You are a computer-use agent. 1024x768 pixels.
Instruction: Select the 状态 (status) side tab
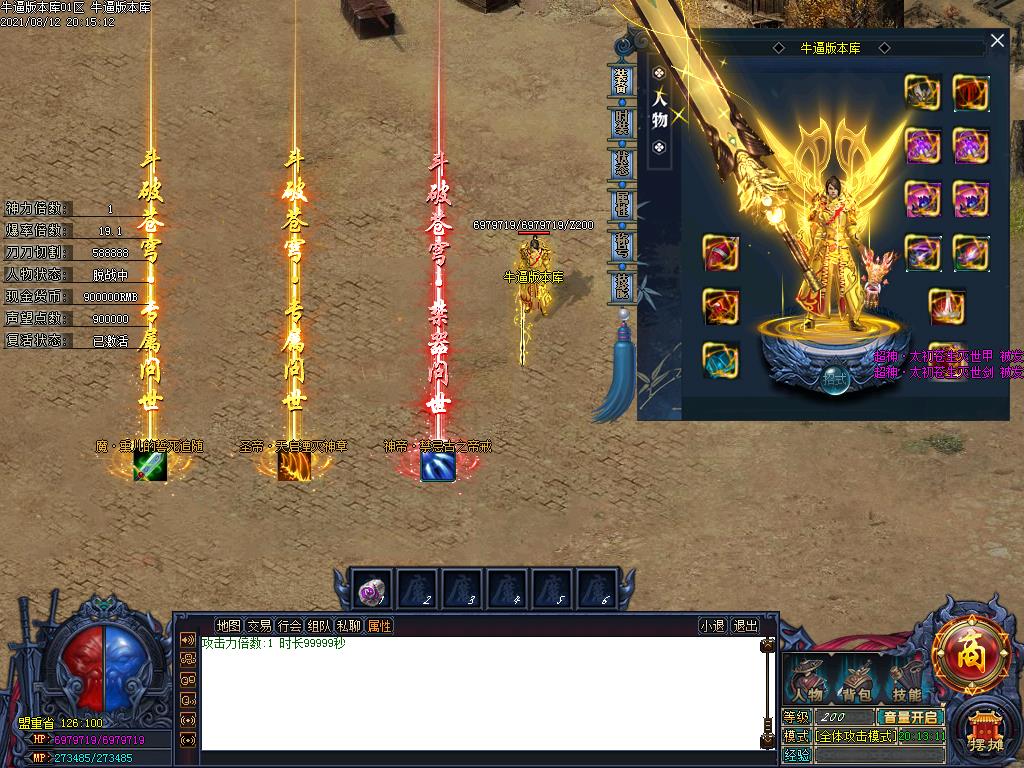click(x=622, y=162)
